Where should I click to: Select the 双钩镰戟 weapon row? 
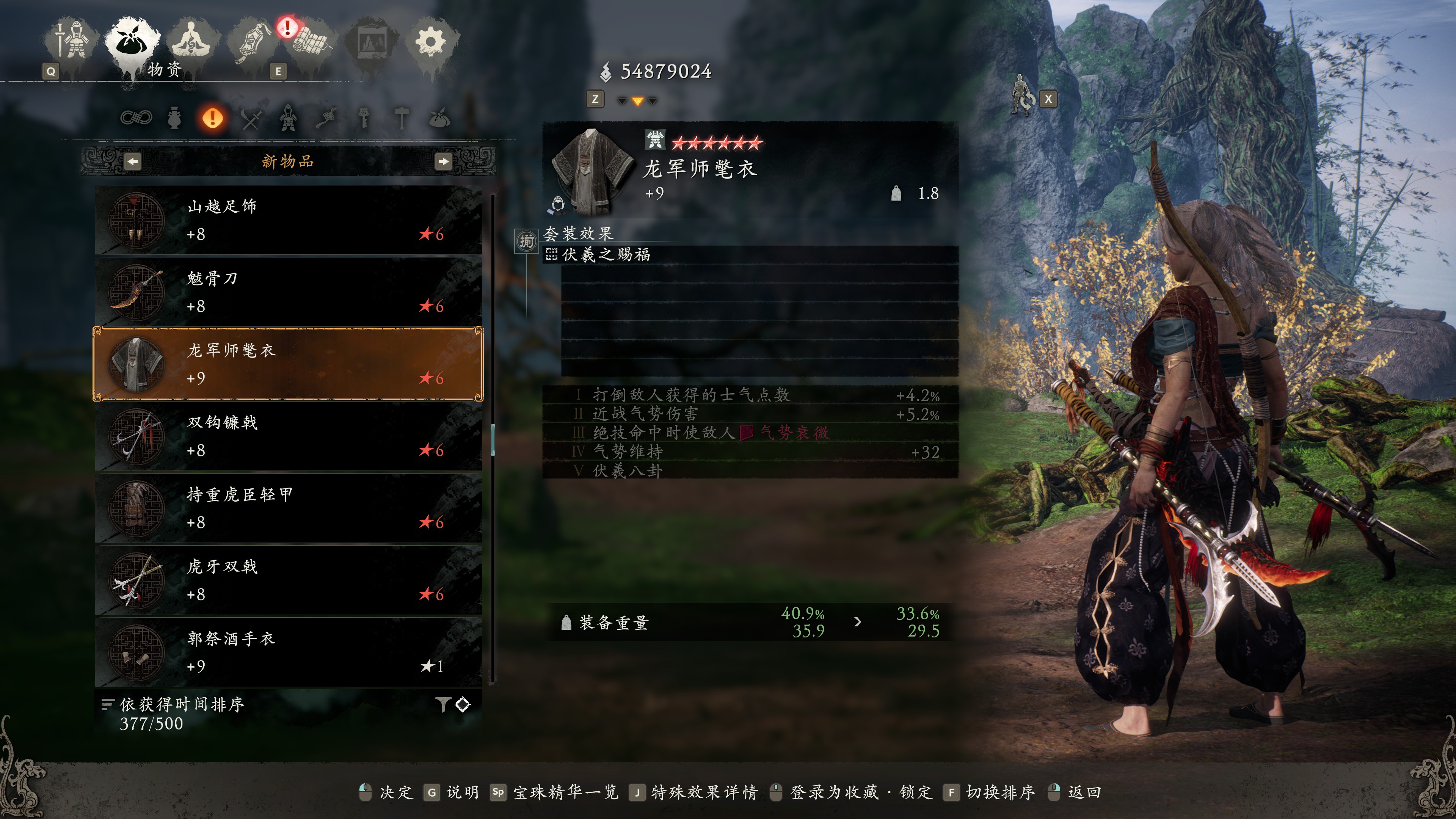pyautogui.click(x=288, y=436)
